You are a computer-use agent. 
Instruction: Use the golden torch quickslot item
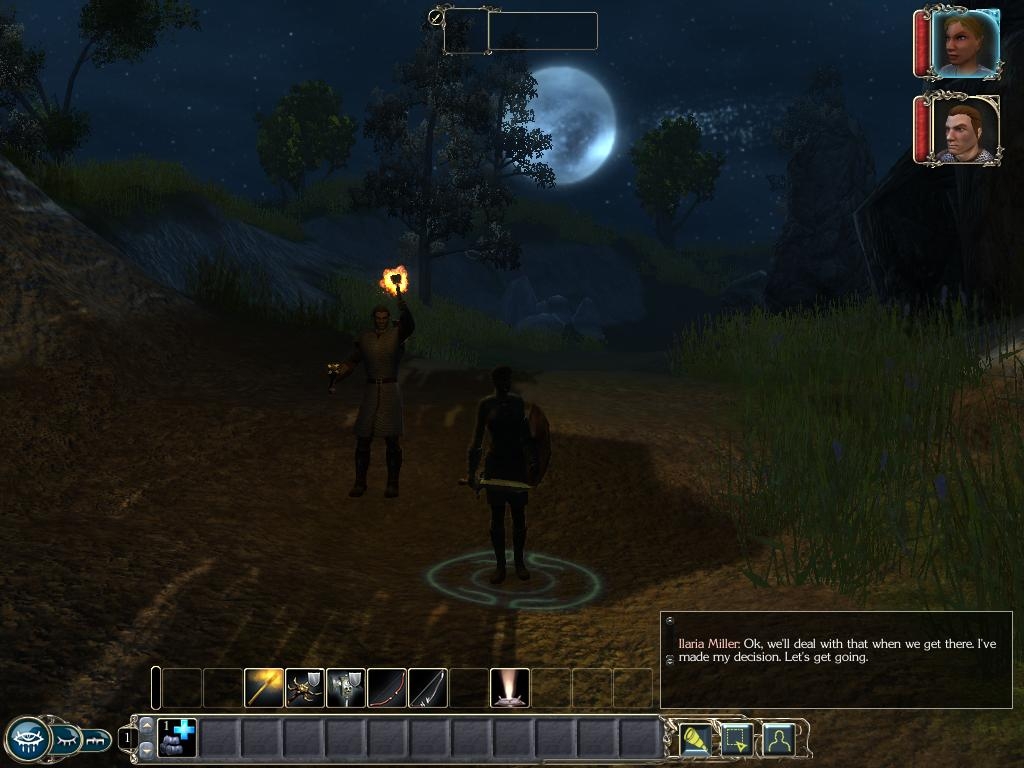click(264, 688)
